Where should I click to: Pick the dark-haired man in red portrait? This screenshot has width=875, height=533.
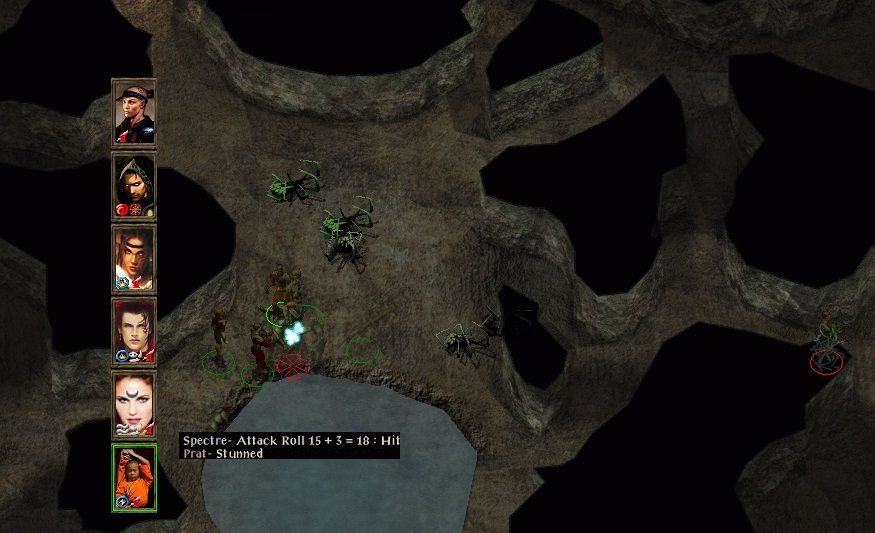coord(134,331)
